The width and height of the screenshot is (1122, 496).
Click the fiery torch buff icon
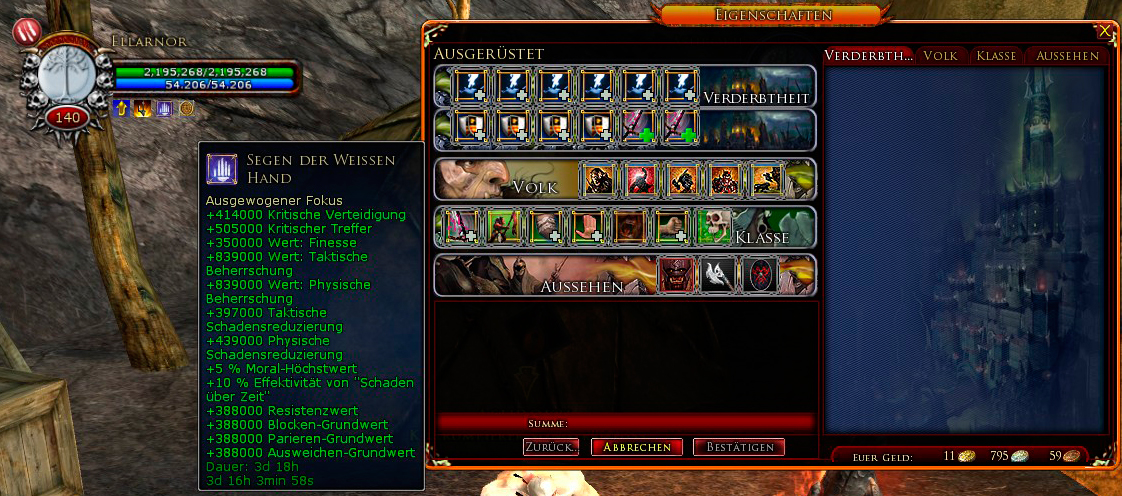[144, 108]
